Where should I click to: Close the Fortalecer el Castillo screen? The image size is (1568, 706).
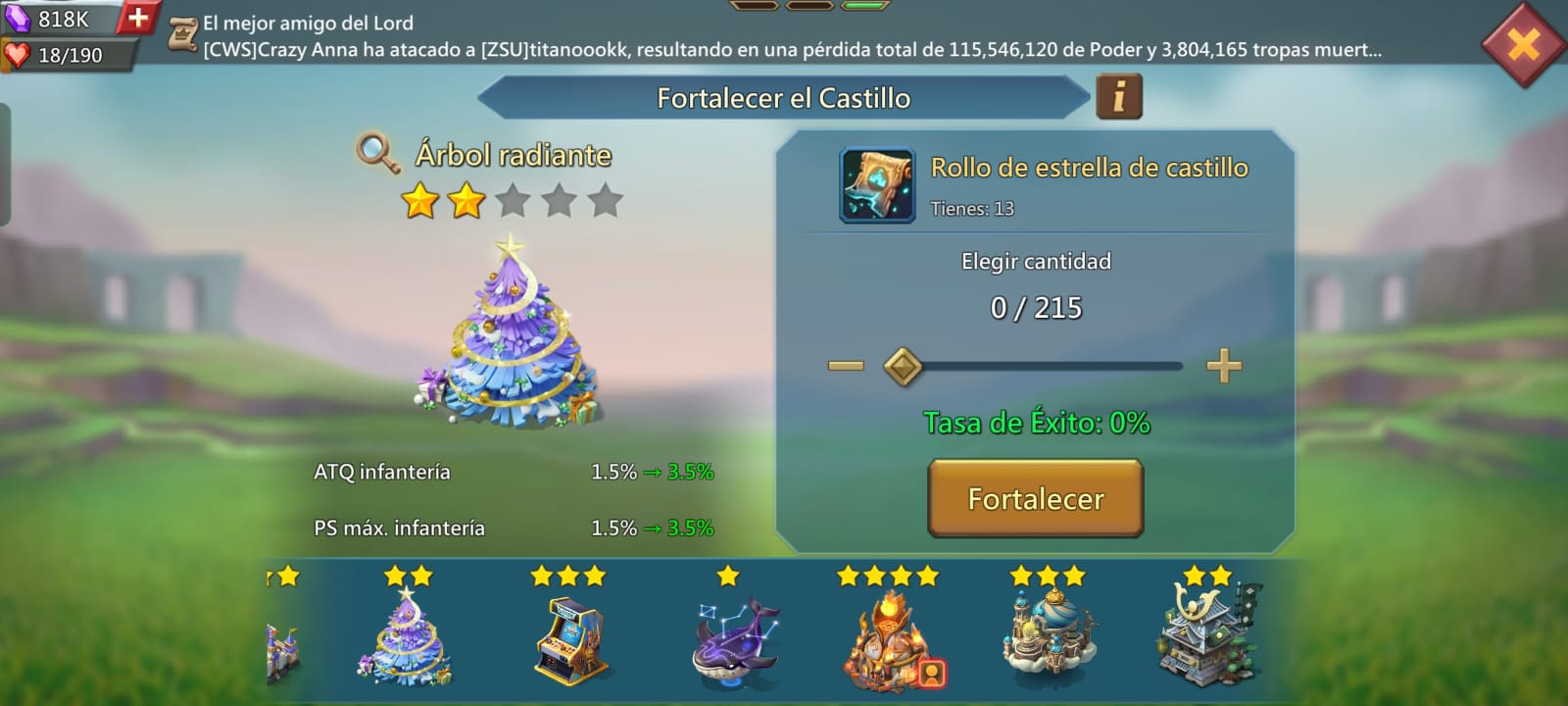(x=1524, y=44)
